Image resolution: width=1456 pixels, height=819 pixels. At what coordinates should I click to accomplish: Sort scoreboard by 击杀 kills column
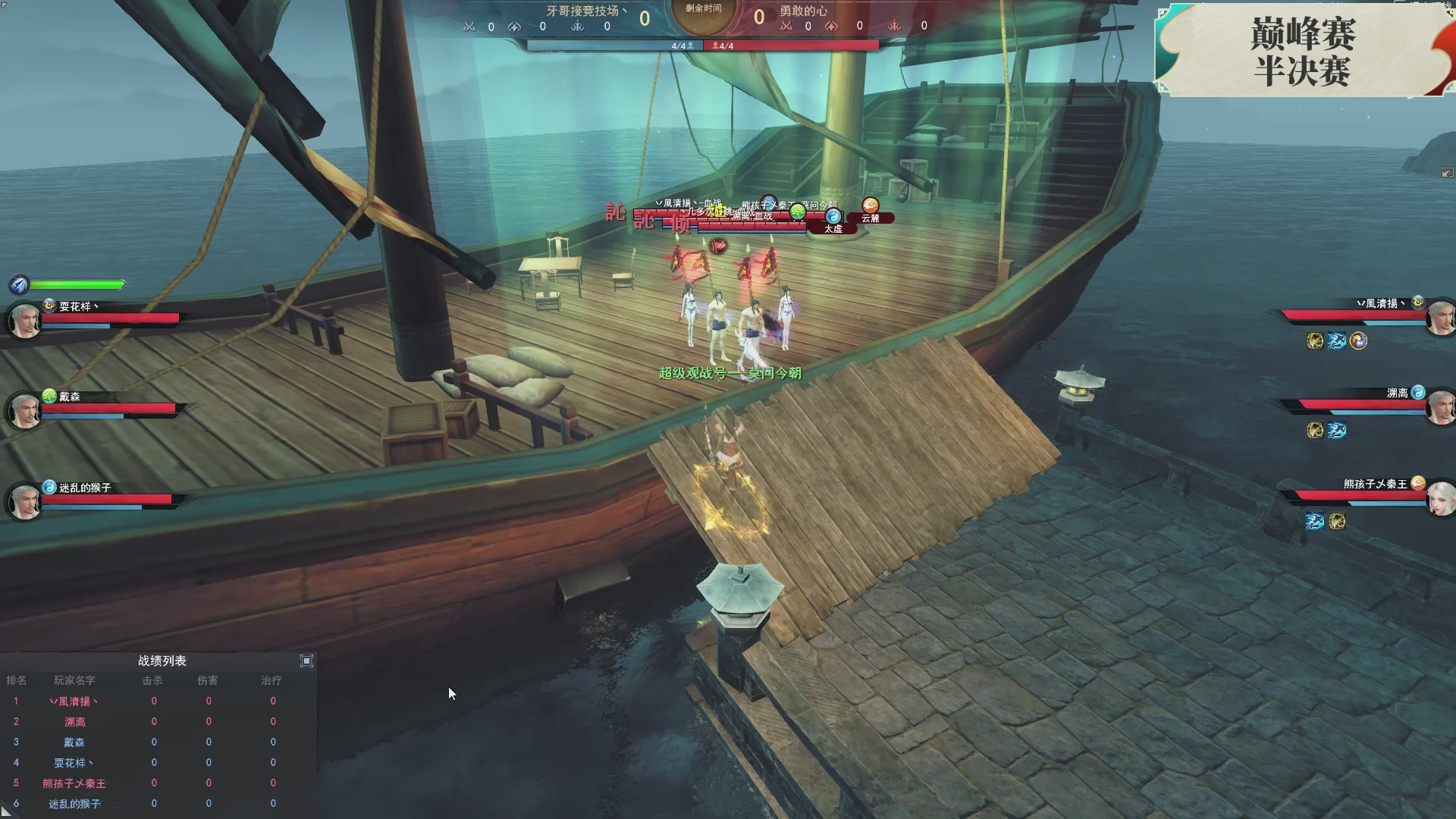(x=152, y=681)
